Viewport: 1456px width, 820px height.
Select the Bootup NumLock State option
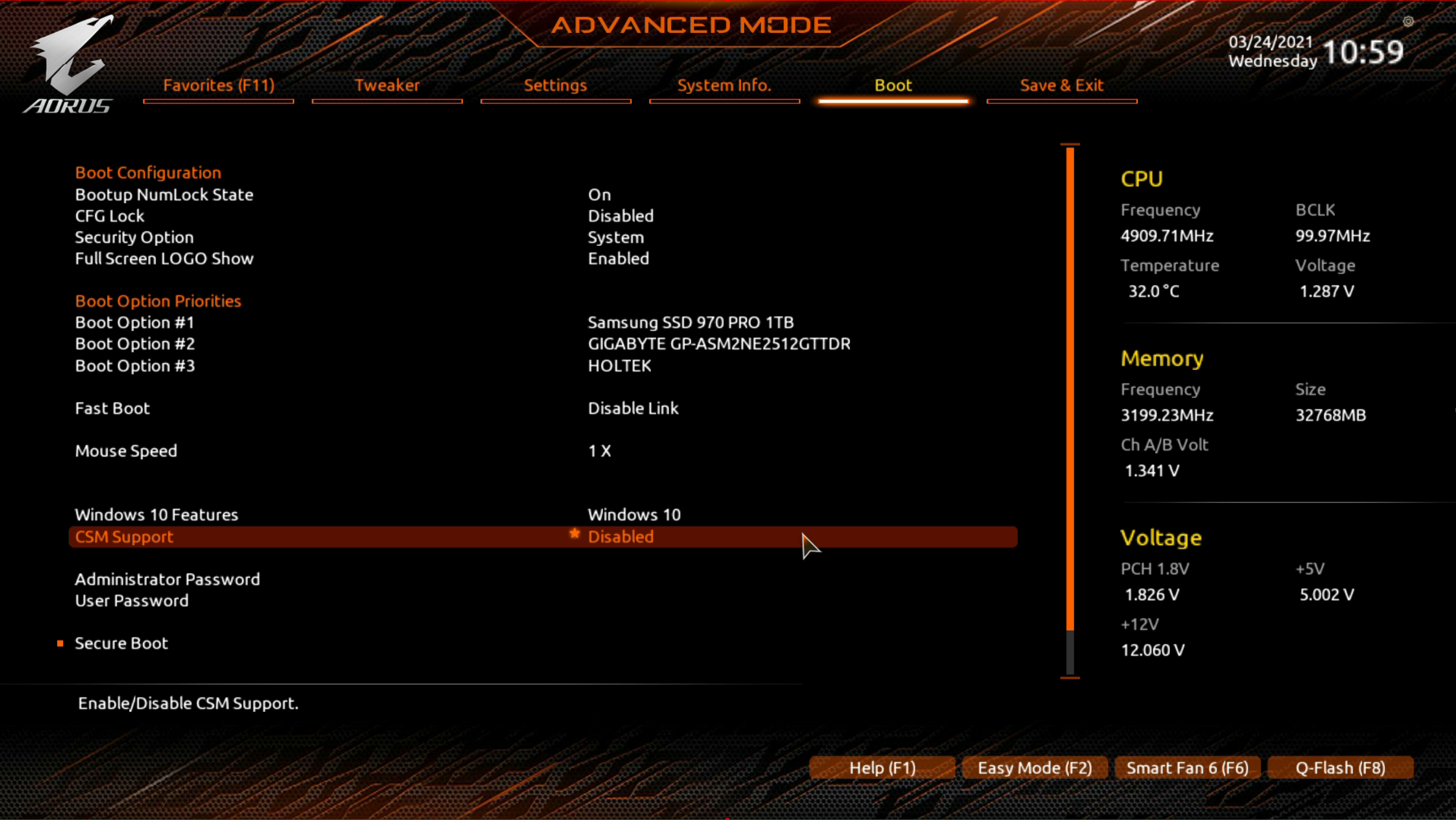pyautogui.click(x=164, y=195)
